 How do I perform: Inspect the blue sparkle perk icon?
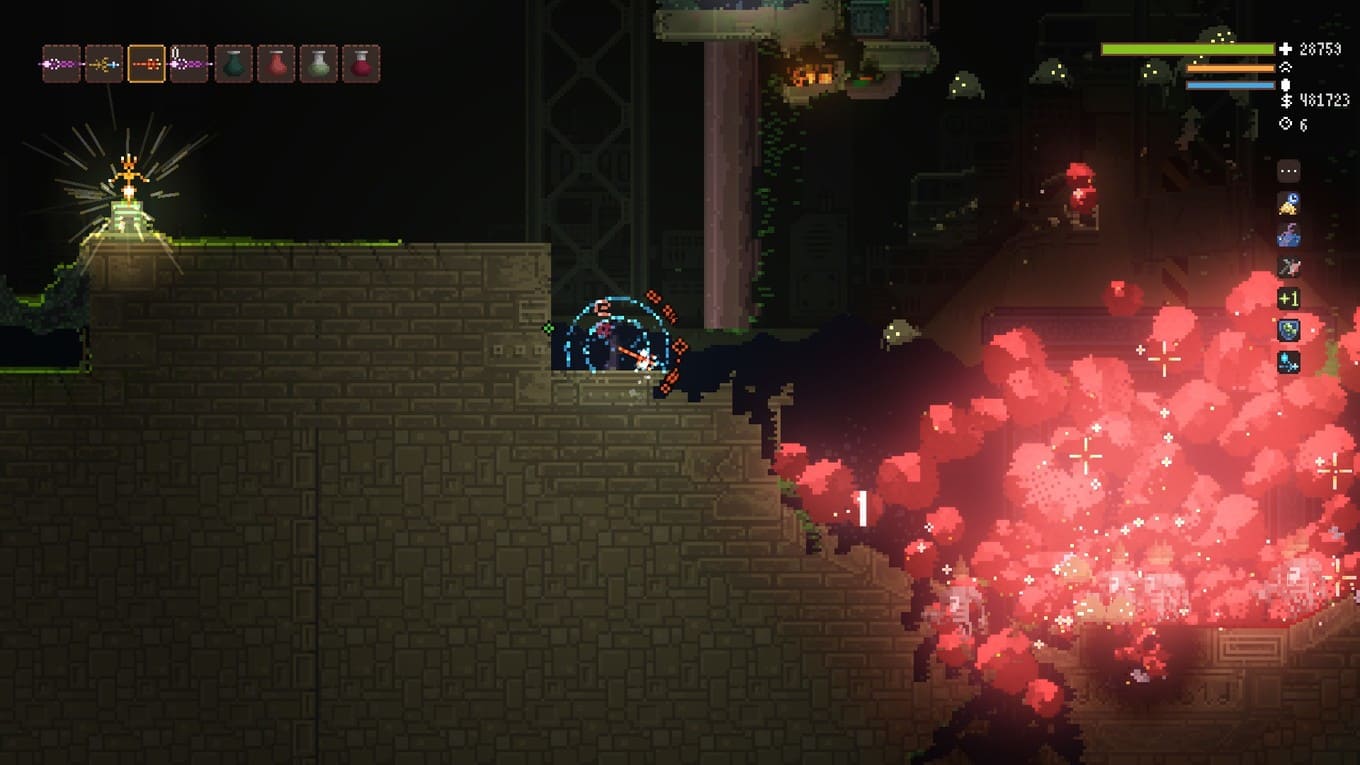(x=1289, y=362)
